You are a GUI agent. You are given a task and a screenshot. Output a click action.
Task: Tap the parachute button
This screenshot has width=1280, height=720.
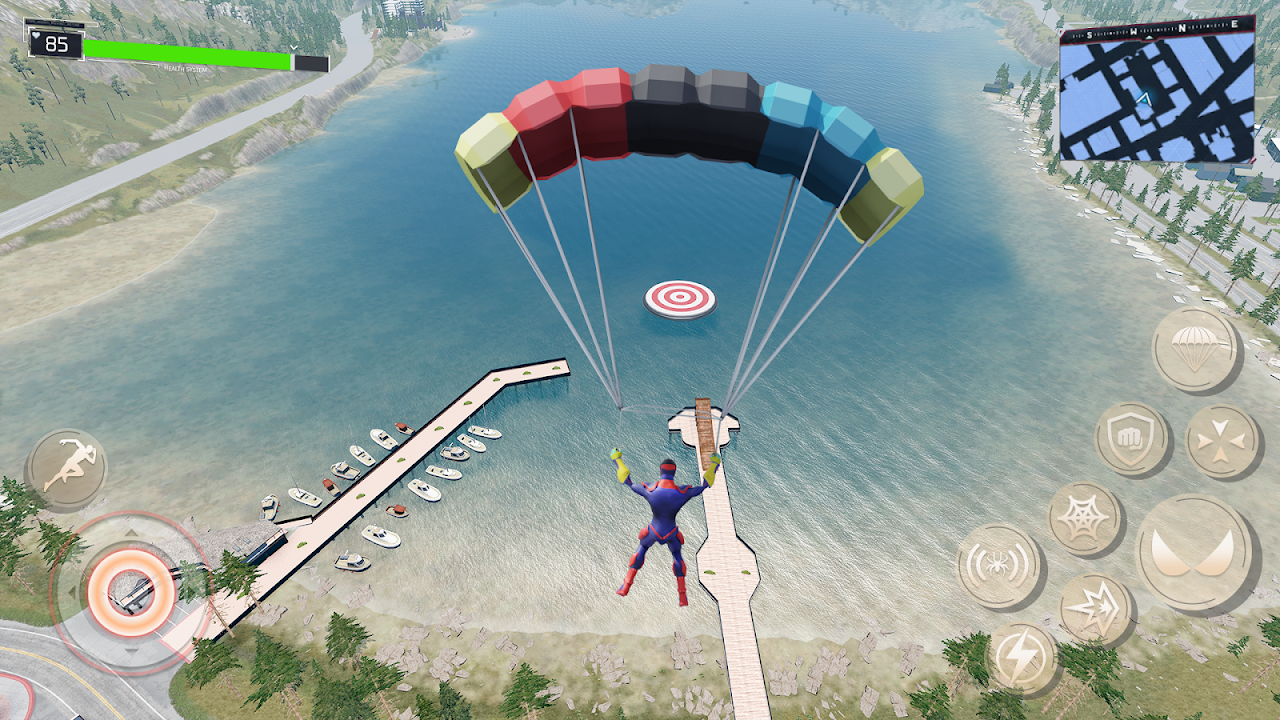(x=1195, y=349)
